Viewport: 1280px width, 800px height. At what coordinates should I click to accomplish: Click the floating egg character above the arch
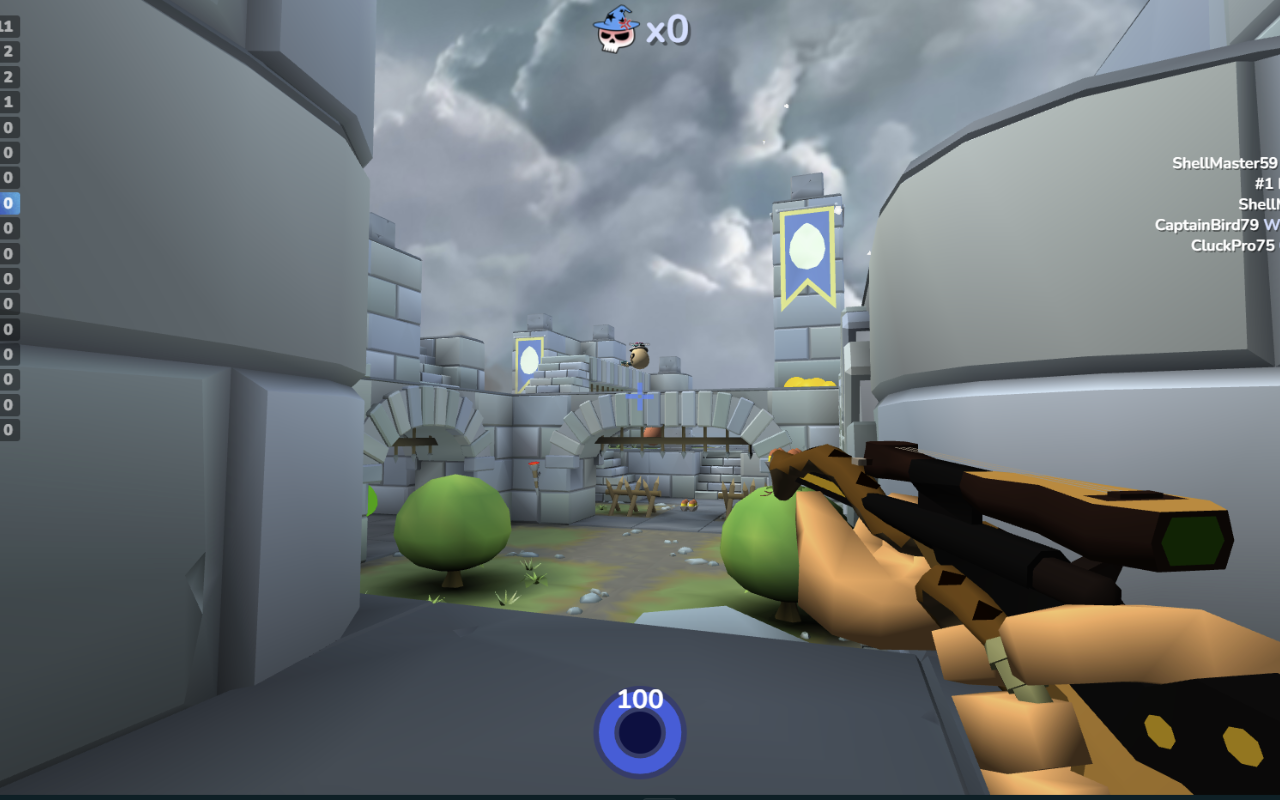click(638, 357)
